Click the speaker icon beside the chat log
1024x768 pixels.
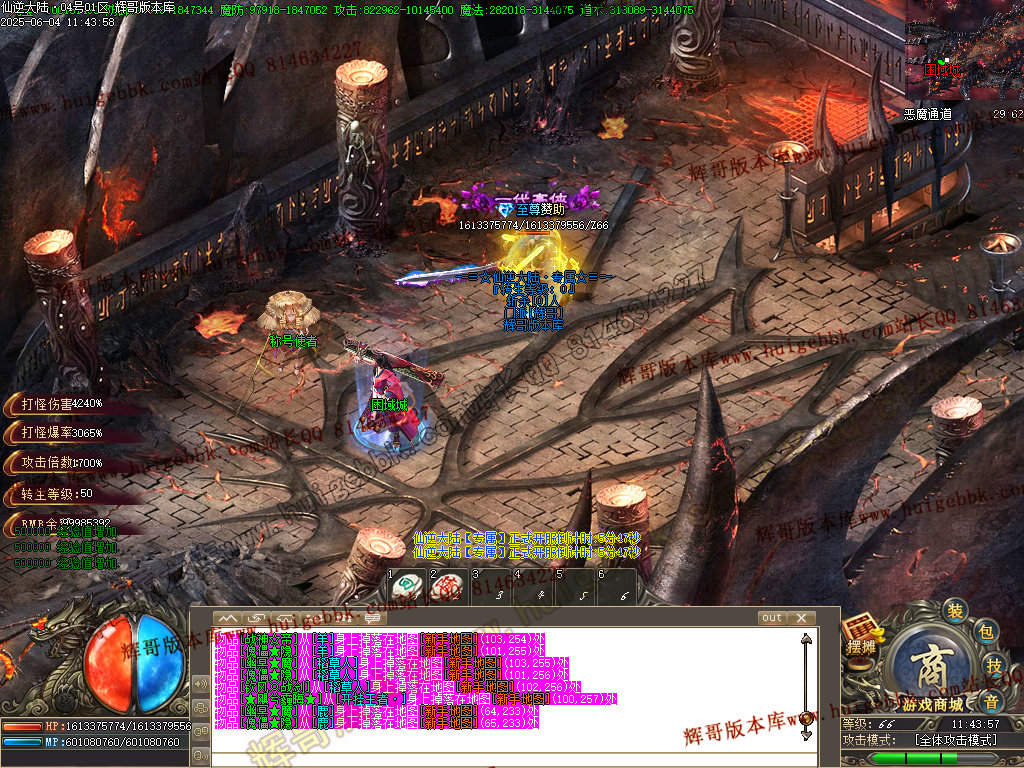[199, 684]
